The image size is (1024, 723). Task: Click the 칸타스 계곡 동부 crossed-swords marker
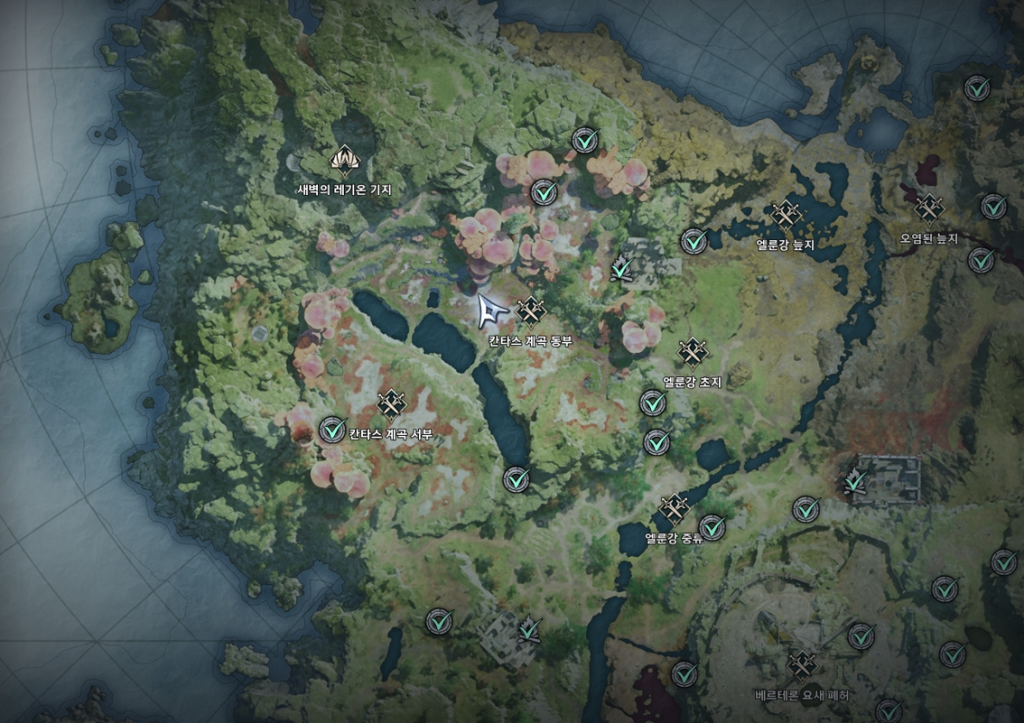[530, 311]
